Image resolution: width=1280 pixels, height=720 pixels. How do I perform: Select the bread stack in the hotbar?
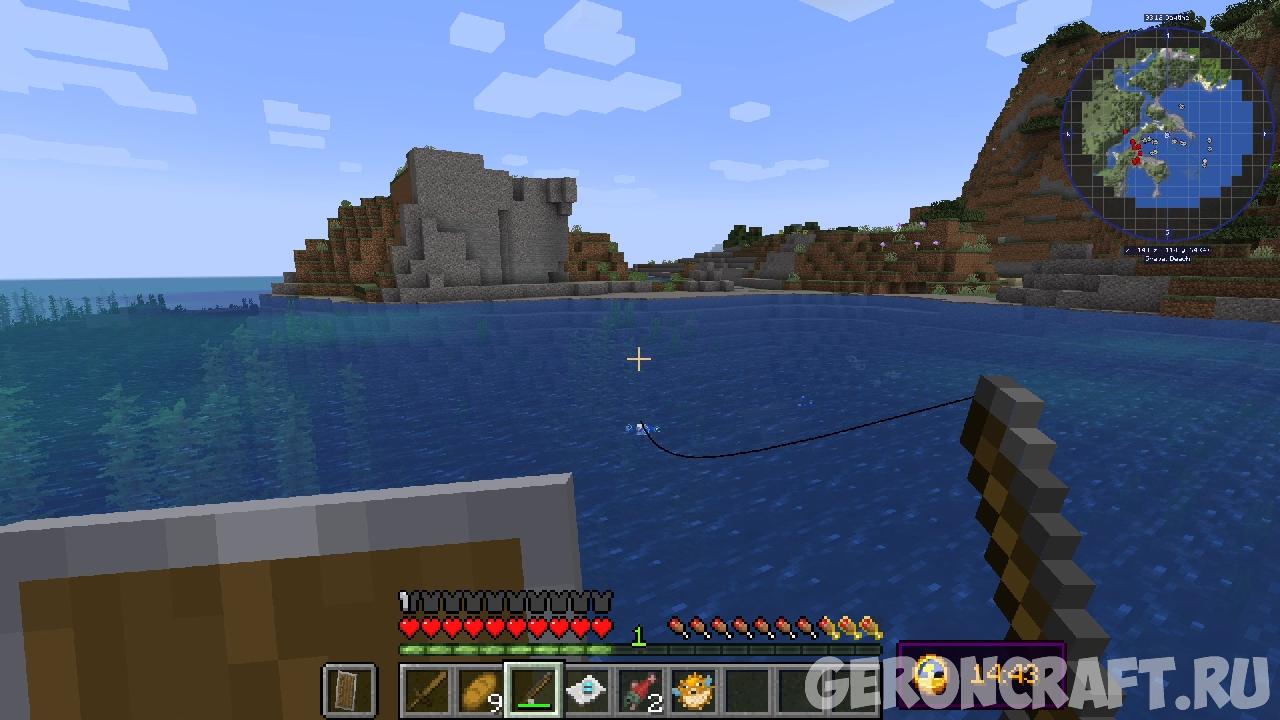coord(479,690)
